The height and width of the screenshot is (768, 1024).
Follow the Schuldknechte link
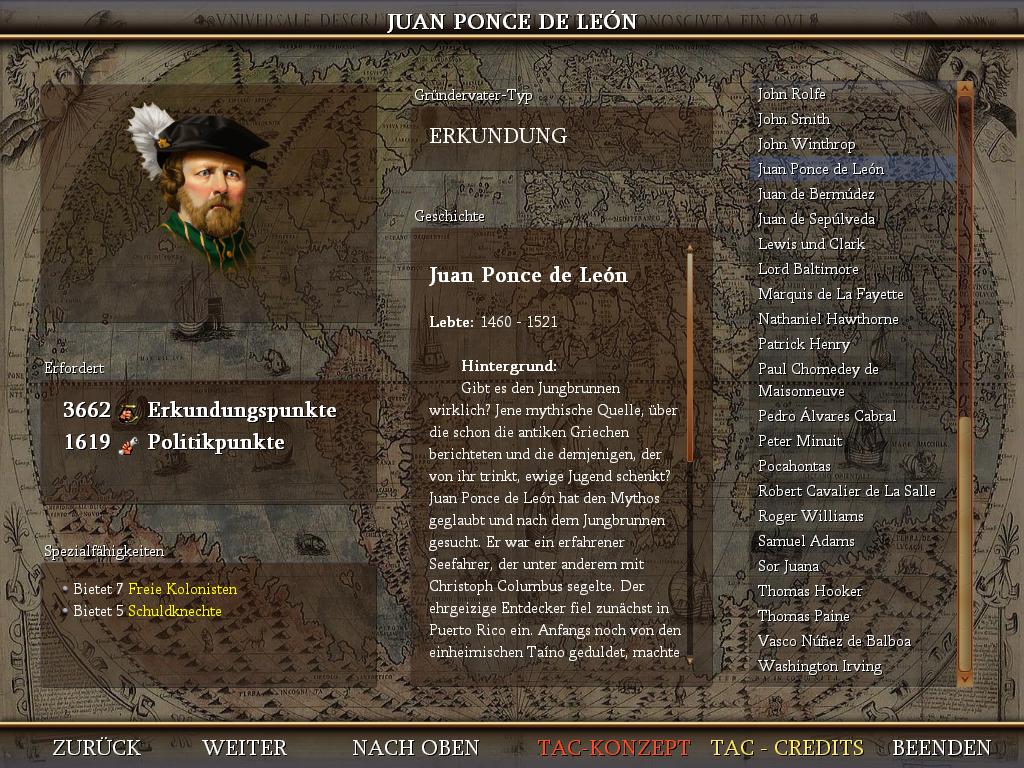(x=175, y=611)
